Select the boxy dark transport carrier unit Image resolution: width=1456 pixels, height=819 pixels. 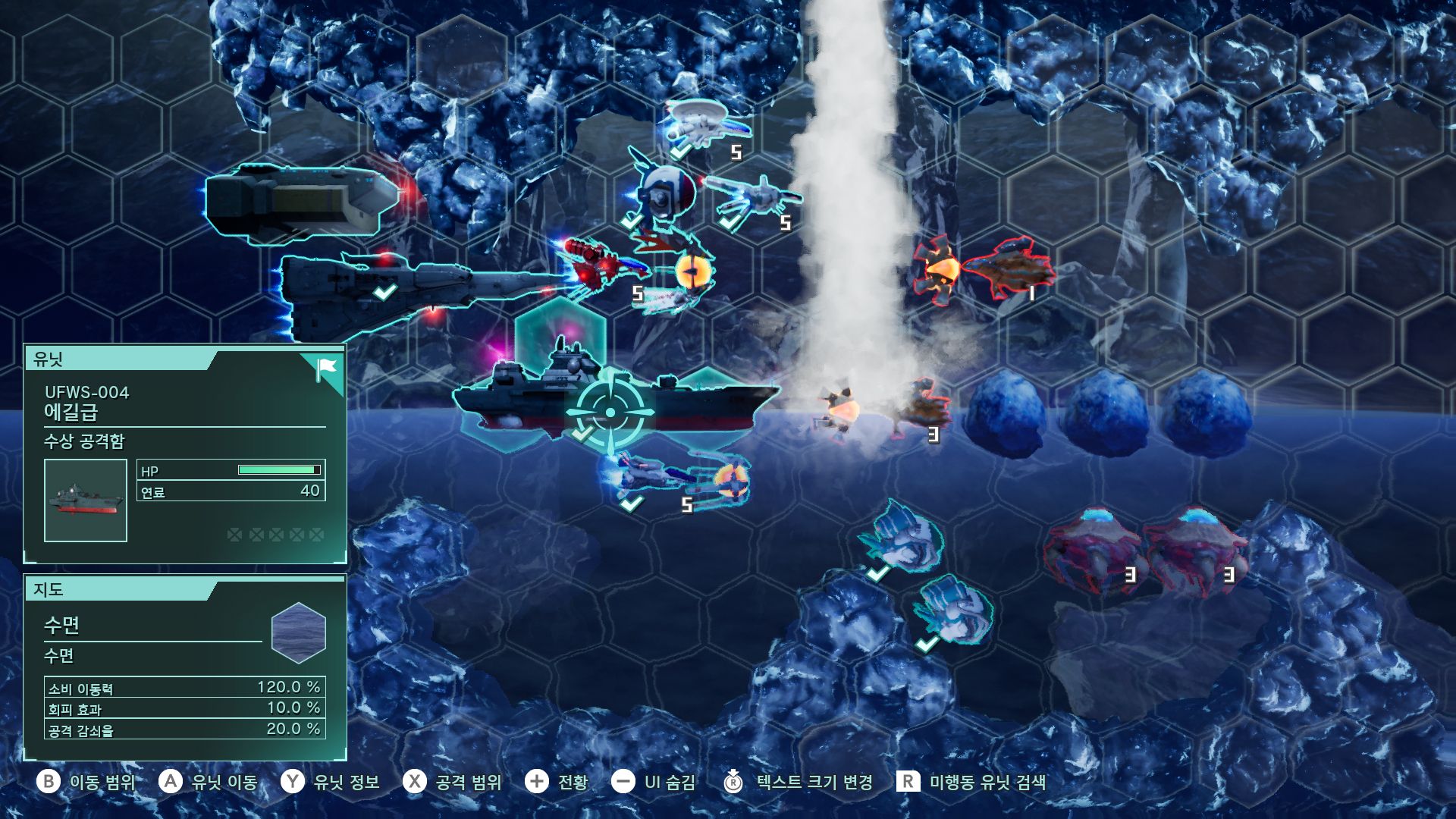[x=302, y=200]
